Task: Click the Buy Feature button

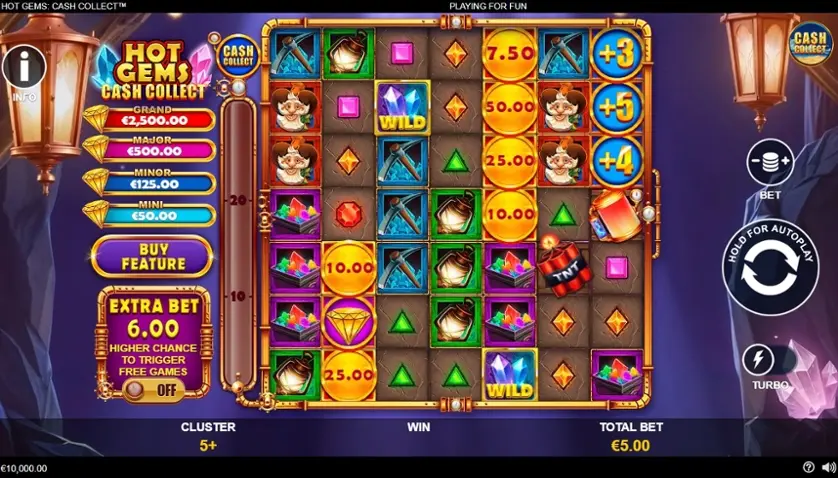Action: click(x=153, y=256)
